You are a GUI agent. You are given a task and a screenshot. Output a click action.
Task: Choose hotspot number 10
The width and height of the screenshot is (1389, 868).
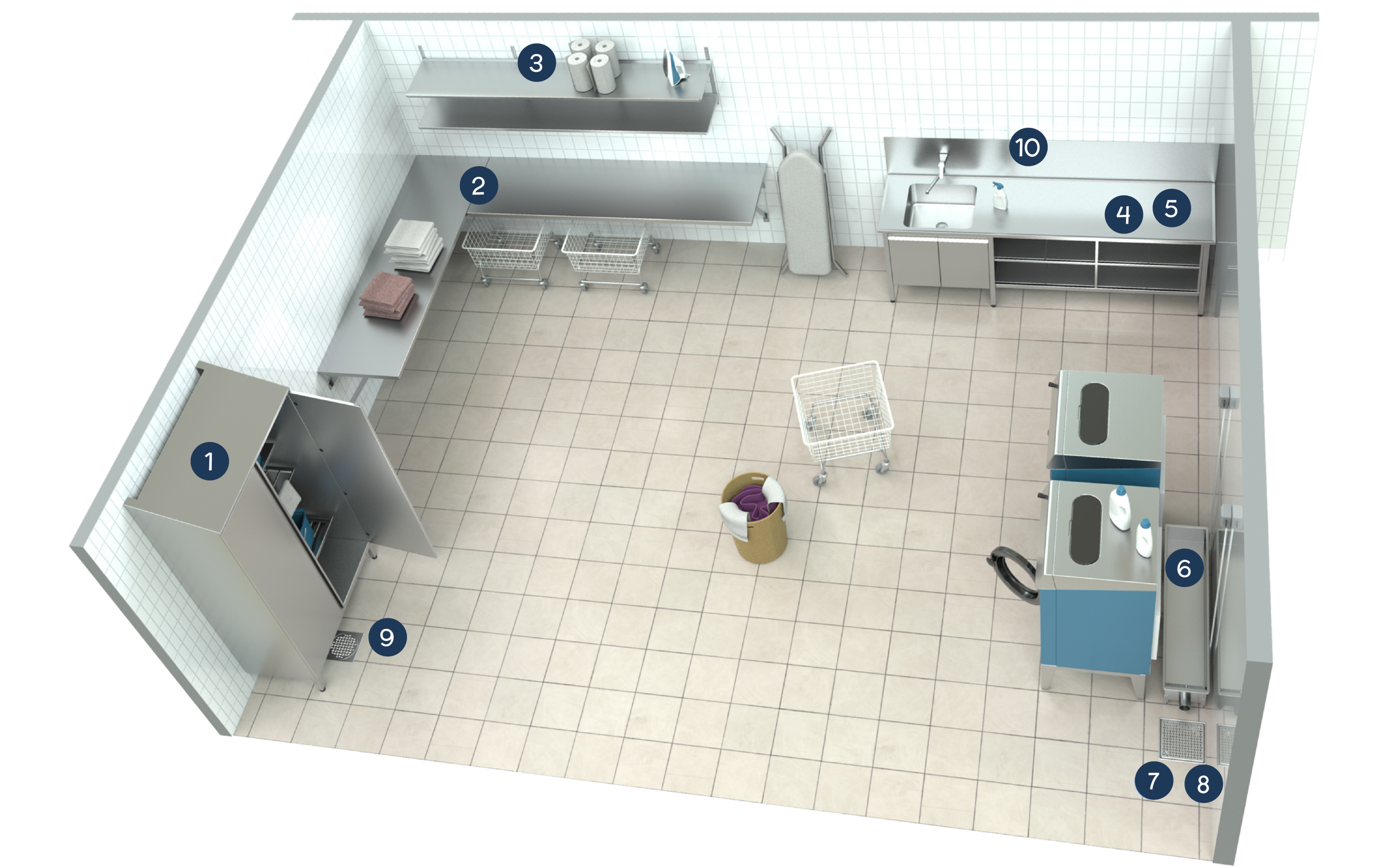pos(1027,147)
